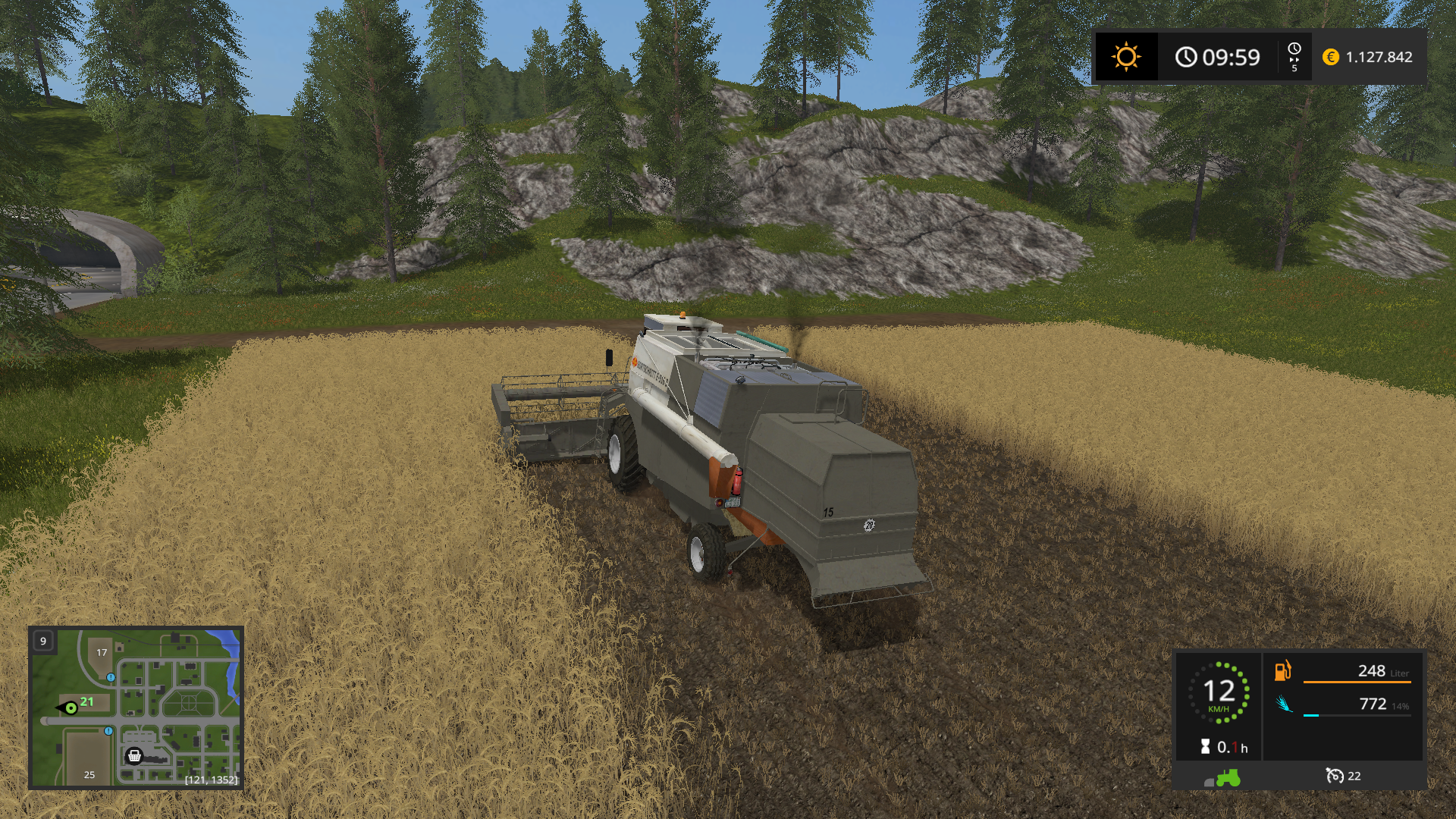The height and width of the screenshot is (819, 1456).
Task: Click the time scale fast-forward icon
Action: (x=1294, y=57)
